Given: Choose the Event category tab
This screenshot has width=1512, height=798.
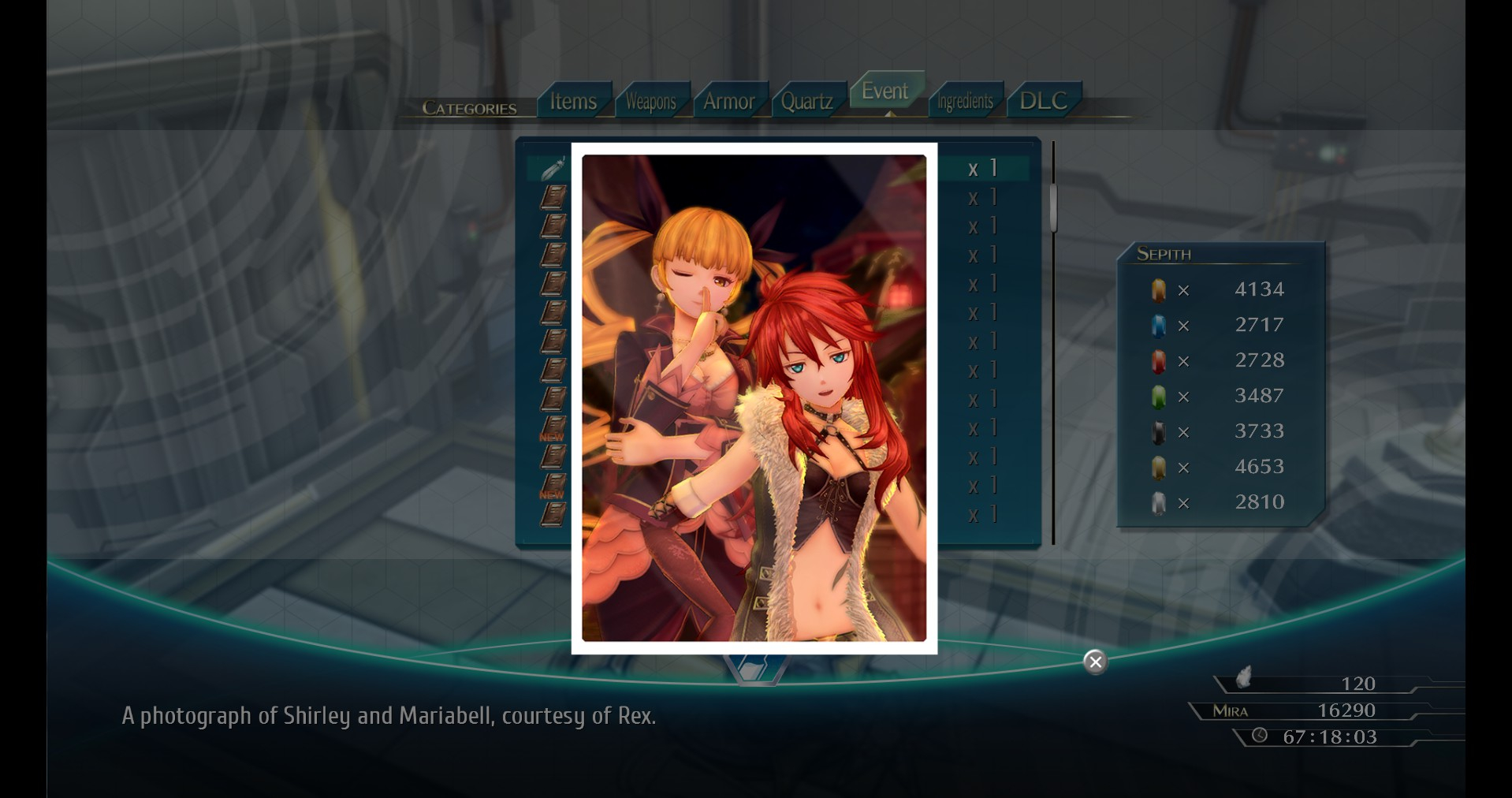Looking at the screenshot, I should coord(884,91).
